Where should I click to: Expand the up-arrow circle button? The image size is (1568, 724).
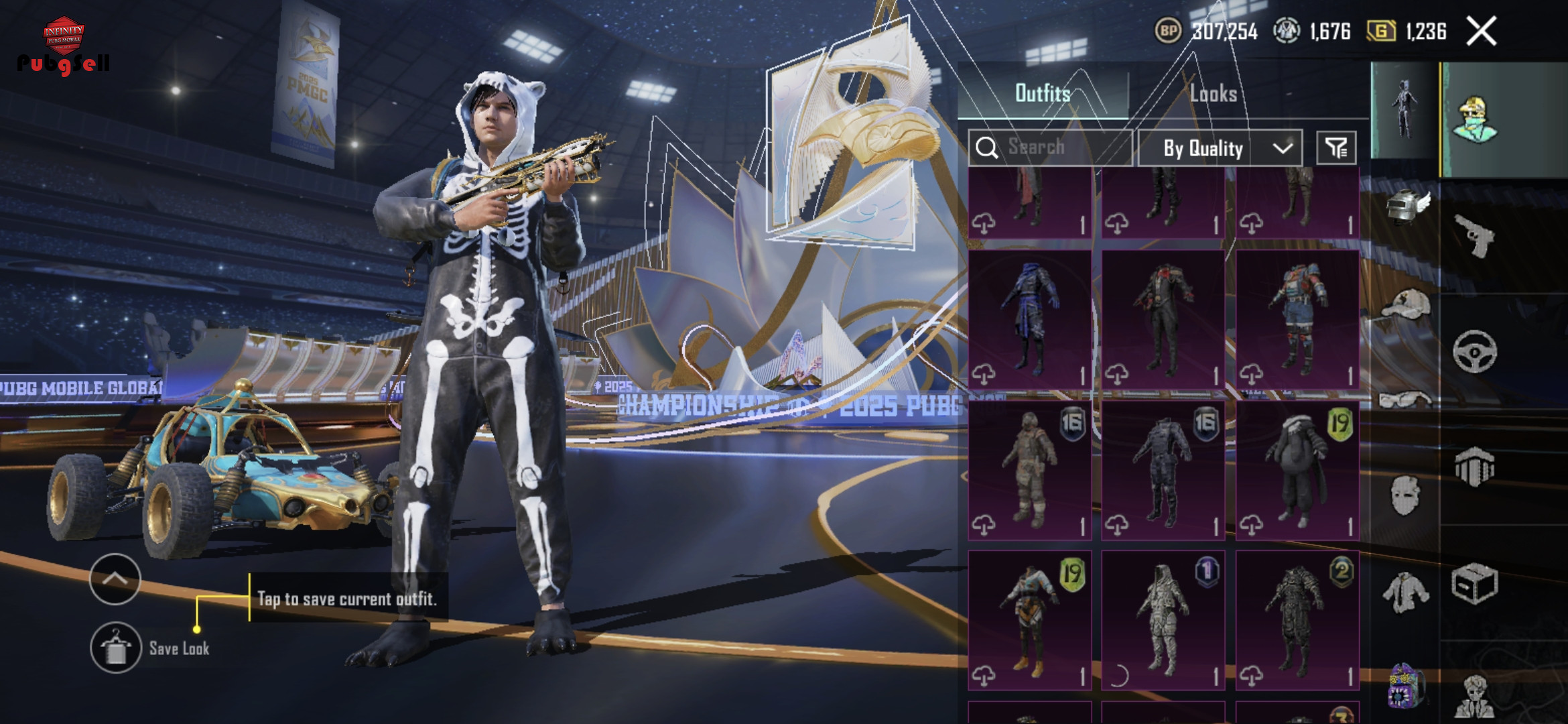tap(115, 579)
